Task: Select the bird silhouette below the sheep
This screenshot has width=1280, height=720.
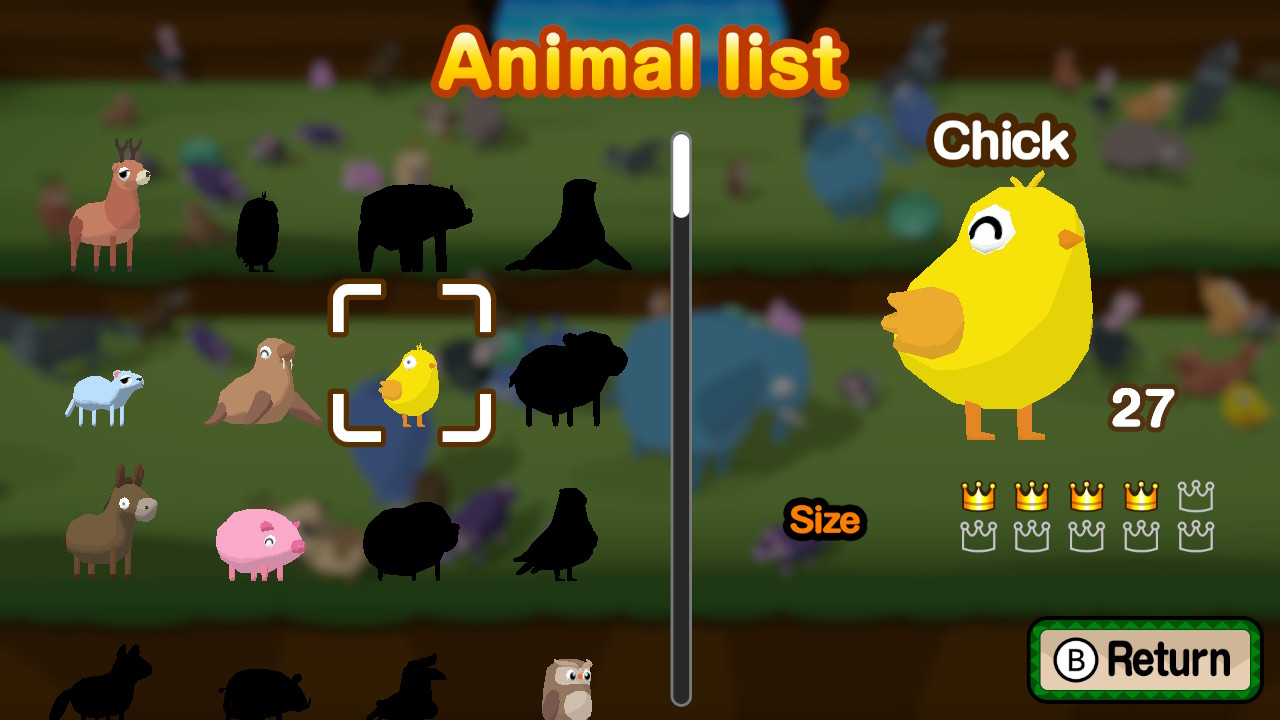Action: pyautogui.click(x=555, y=535)
